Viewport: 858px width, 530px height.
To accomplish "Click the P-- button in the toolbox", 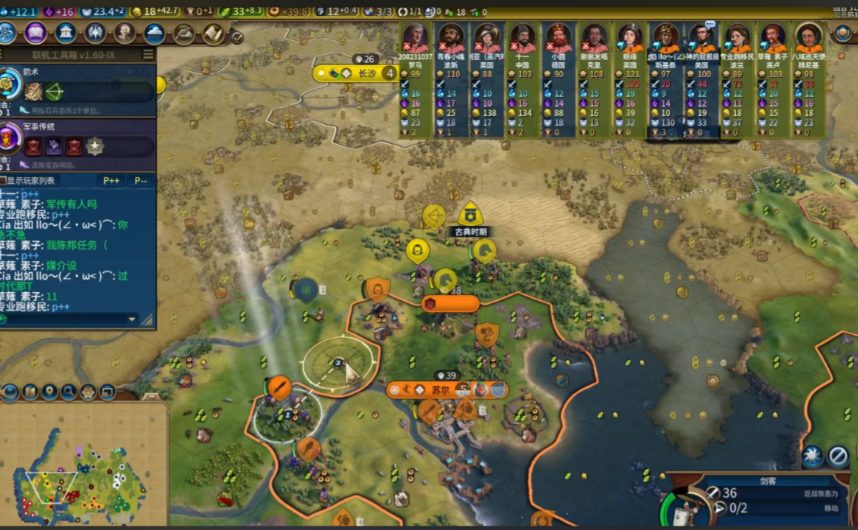I will coord(141,181).
